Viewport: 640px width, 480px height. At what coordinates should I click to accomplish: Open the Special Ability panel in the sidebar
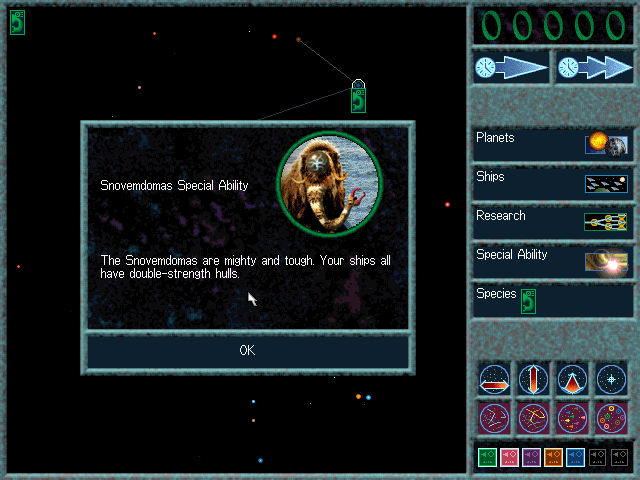(553, 261)
